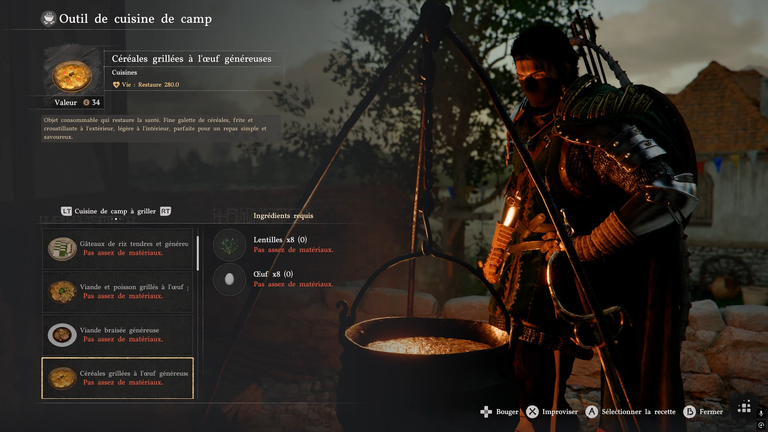The width and height of the screenshot is (768, 432).
Task: Click the Fermer label to close the menu
Action: pos(711,412)
